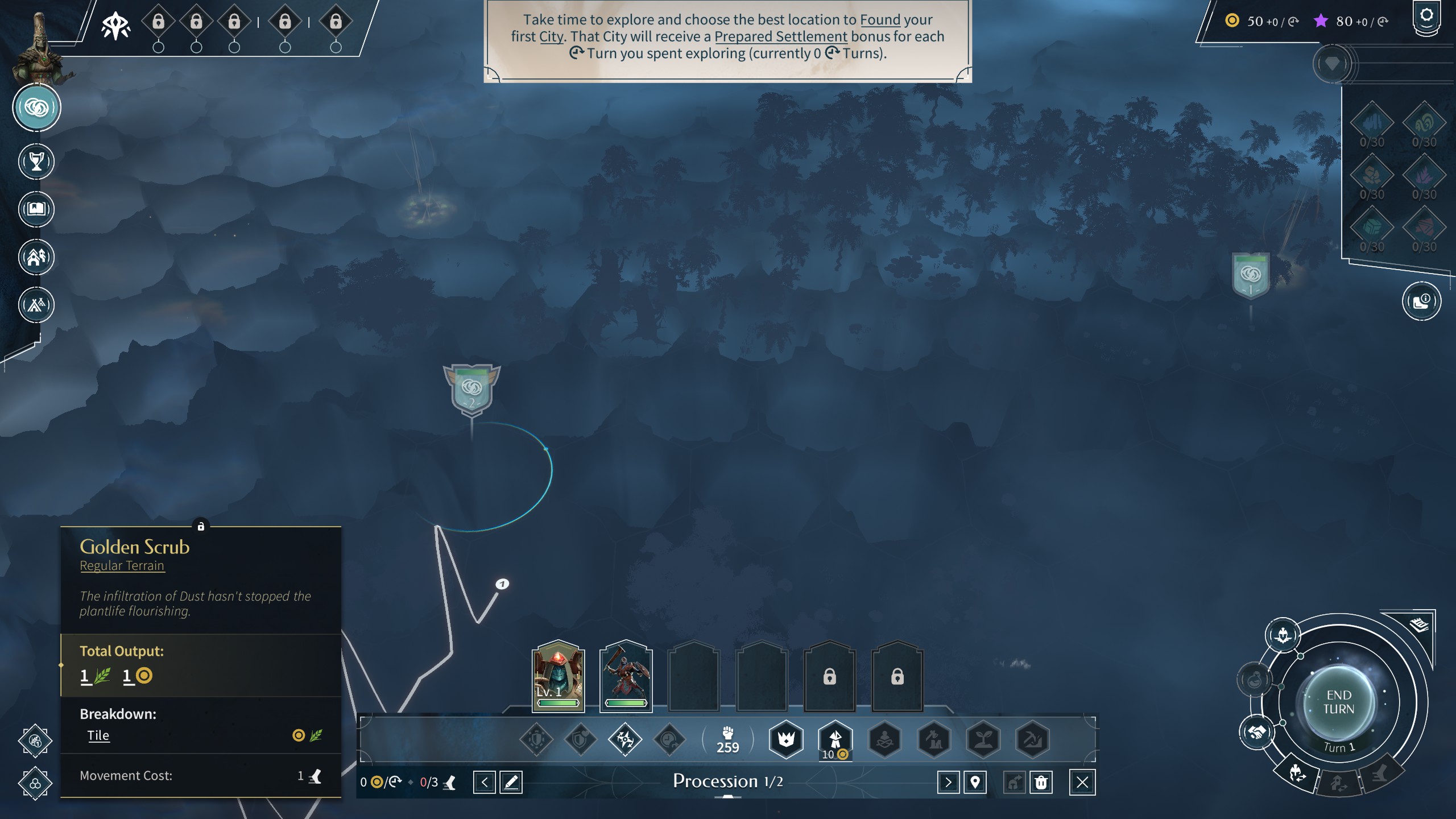The width and height of the screenshot is (1456, 819).
Task: Open the houses settlement overview
Action: coord(36,257)
